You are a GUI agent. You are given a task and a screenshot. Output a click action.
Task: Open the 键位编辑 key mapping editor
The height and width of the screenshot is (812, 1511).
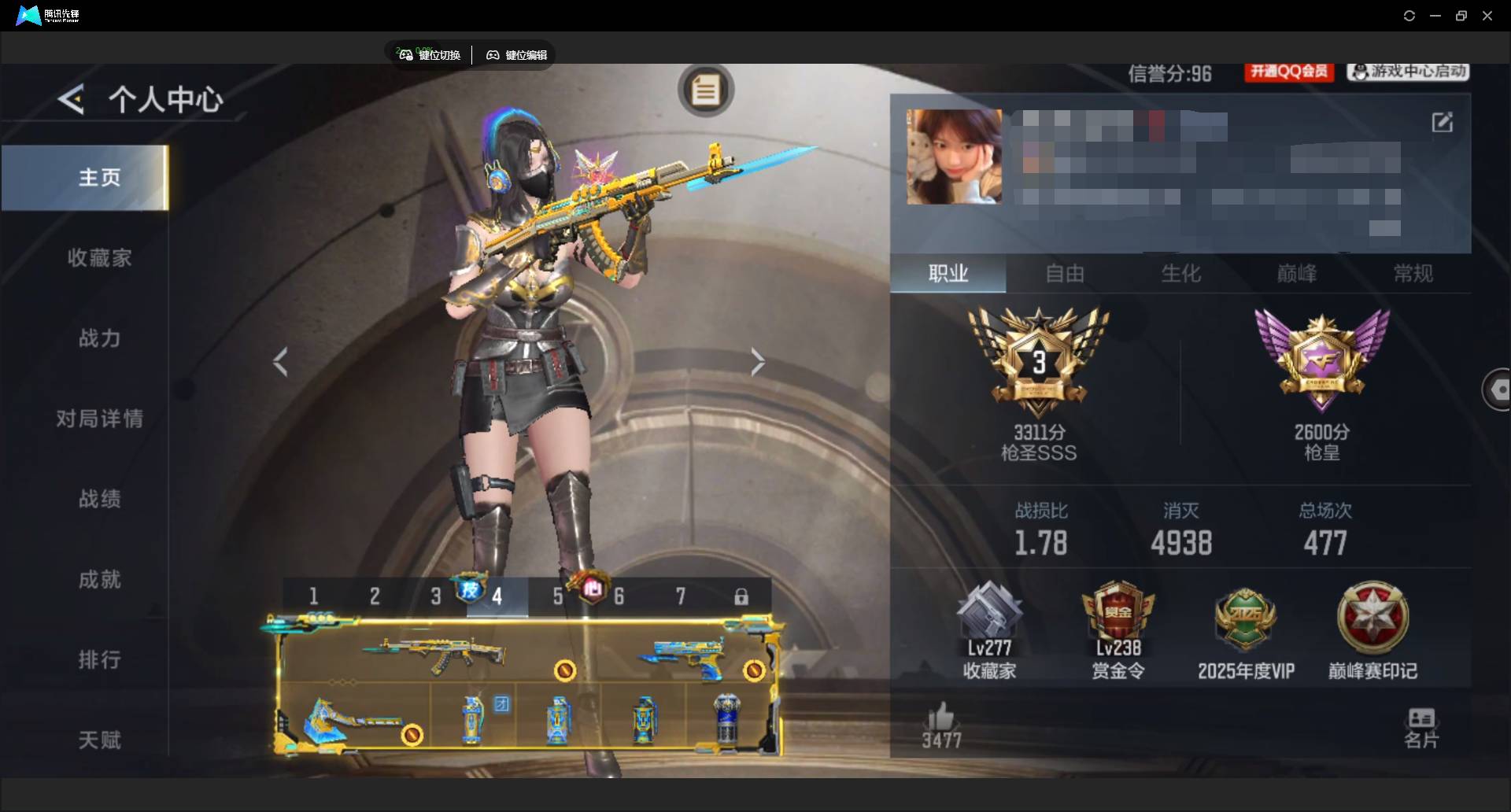pos(517,55)
